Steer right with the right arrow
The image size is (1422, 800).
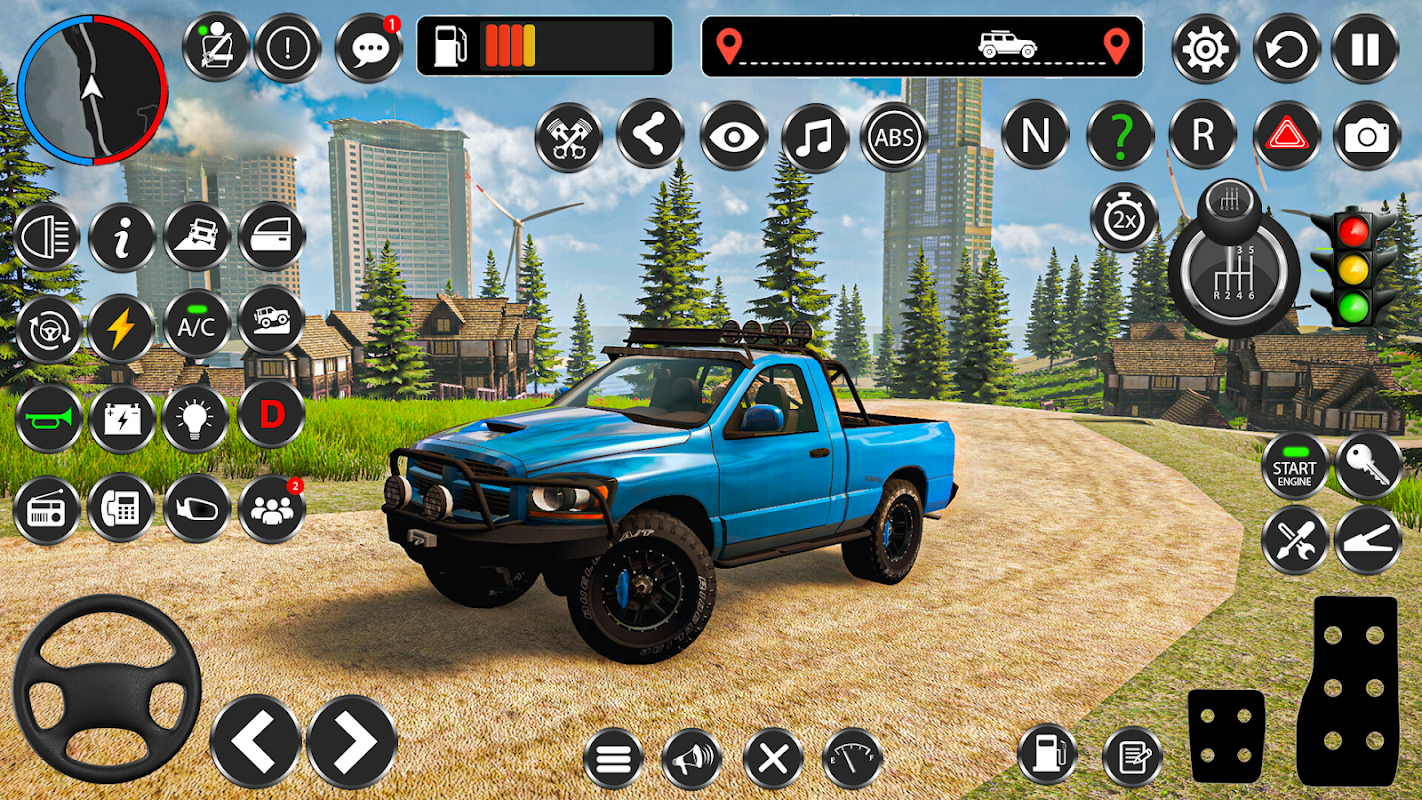pyautogui.click(x=352, y=741)
